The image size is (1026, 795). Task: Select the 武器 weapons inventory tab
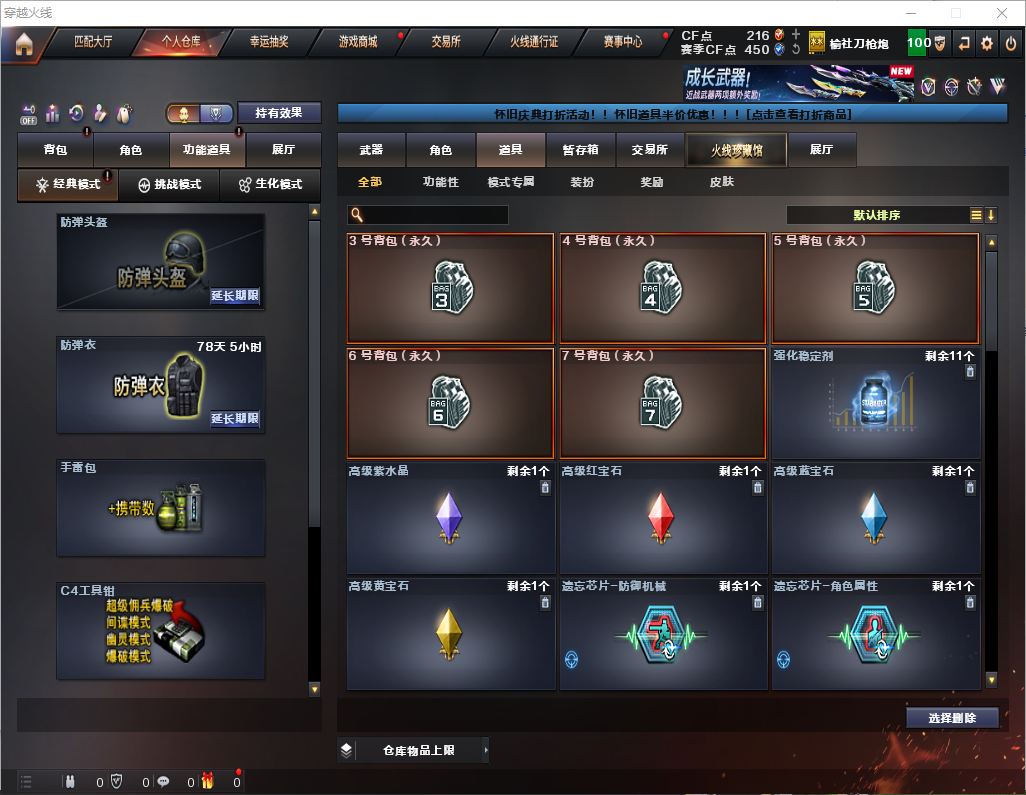(371, 150)
